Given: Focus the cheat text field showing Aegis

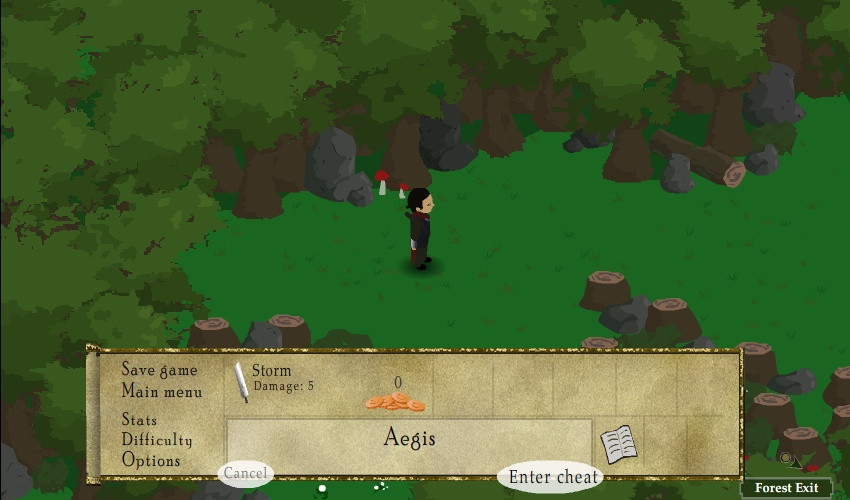Looking at the screenshot, I should (409, 439).
